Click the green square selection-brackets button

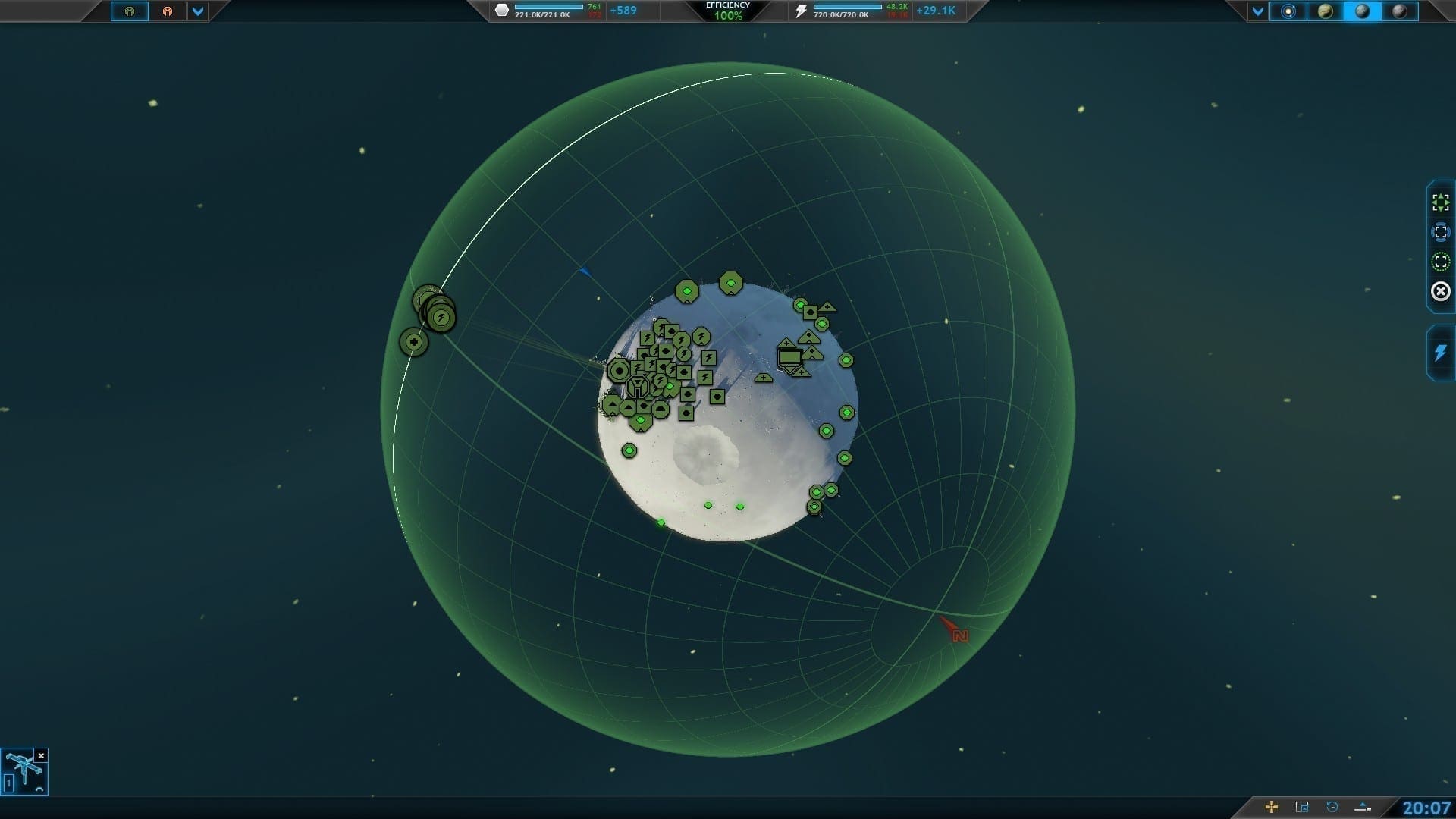[1440, 202]
